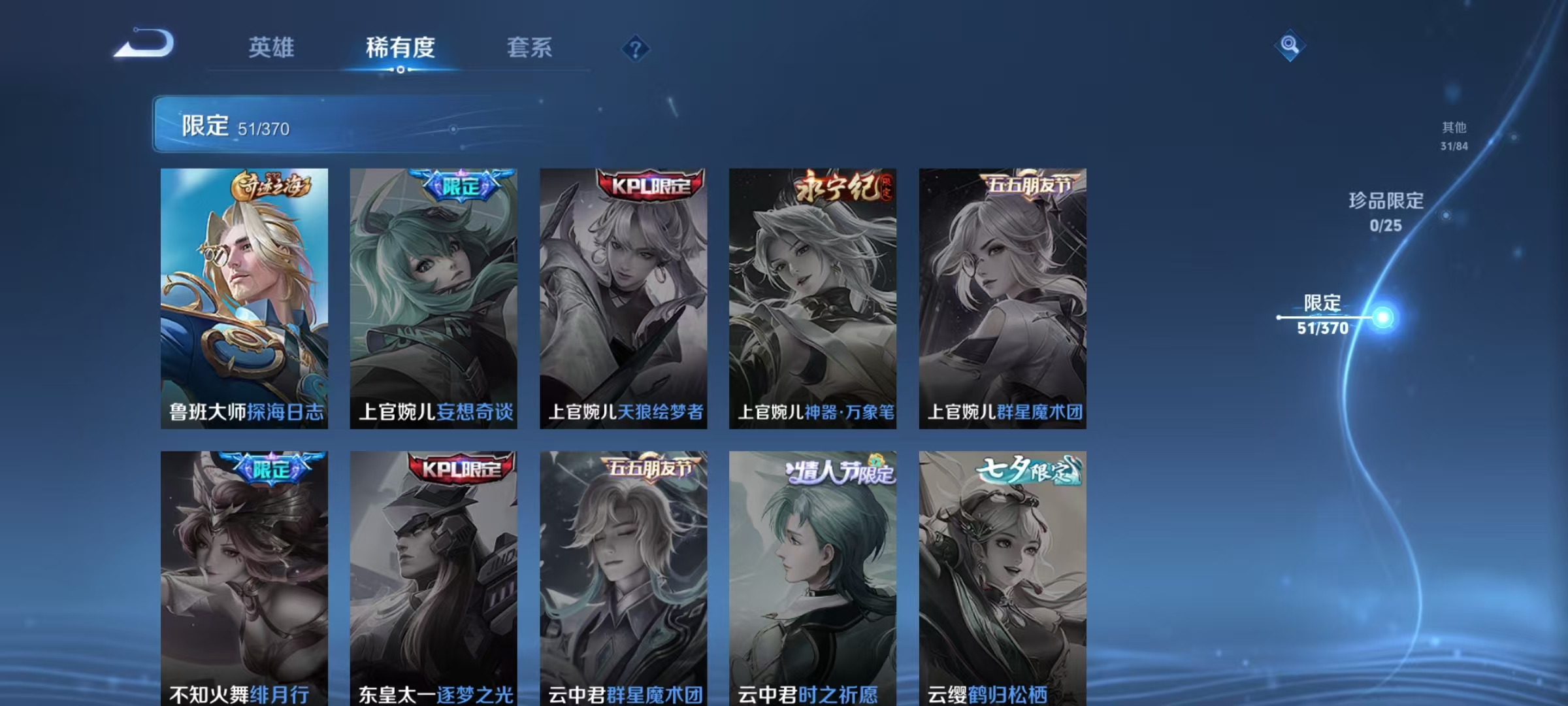Image resolution: width=1568 pixels, height=706 pixels.
Task: Click the dot indicator under 稀有度 tab
Action: coord(400,70)
